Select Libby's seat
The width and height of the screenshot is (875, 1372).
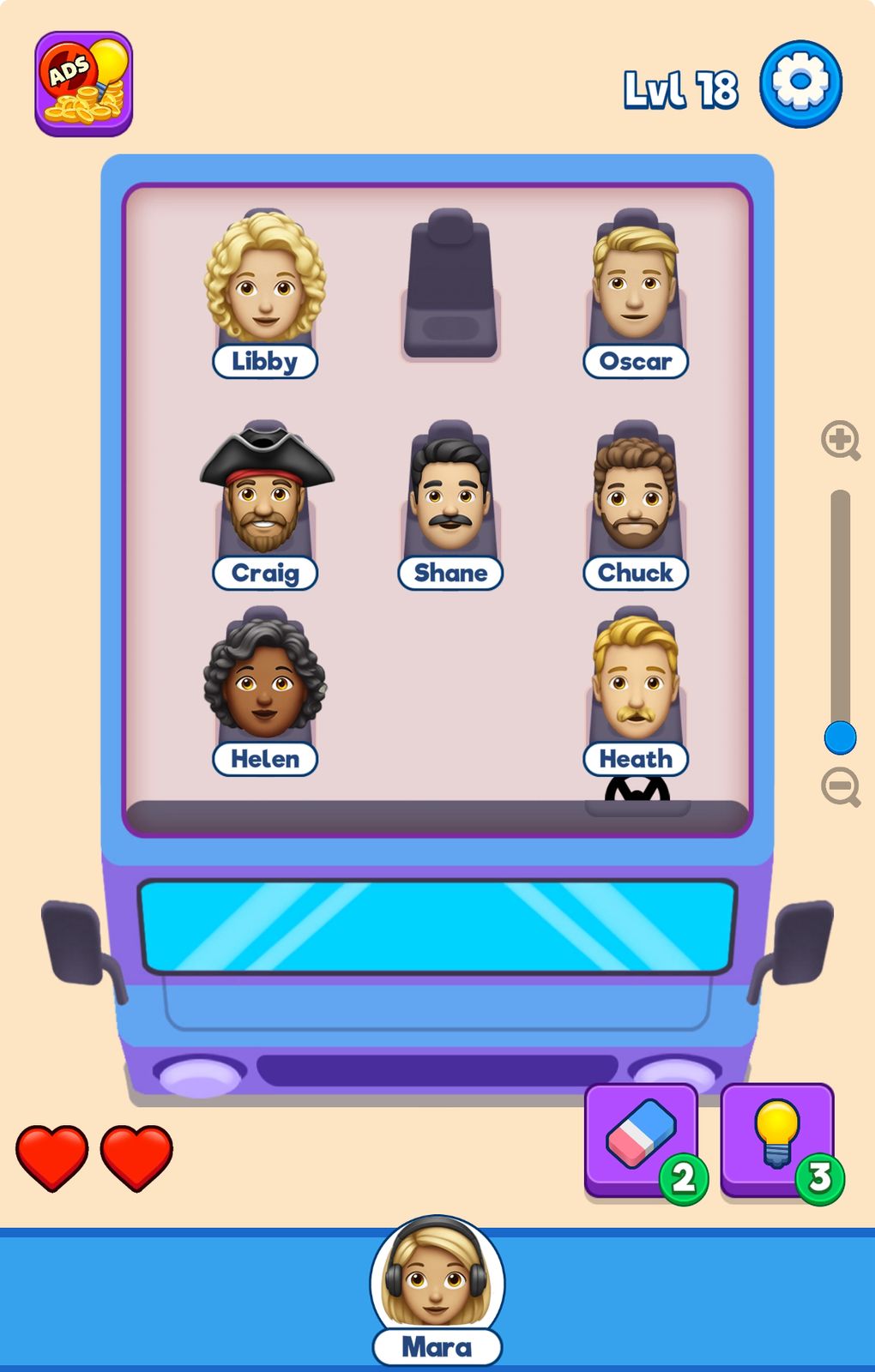(265, 287)
